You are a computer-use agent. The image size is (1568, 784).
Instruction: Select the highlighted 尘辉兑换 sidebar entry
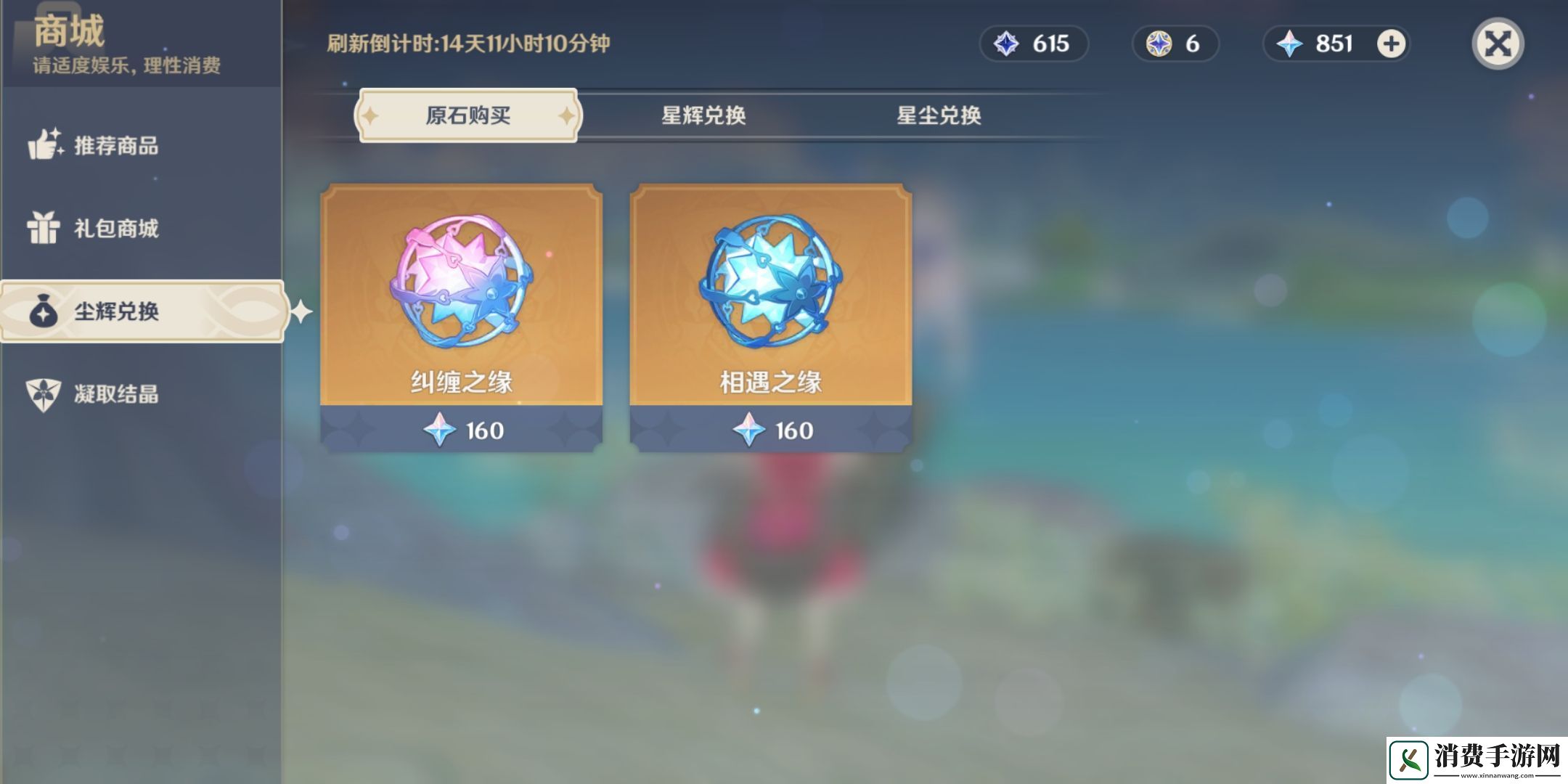[x=142, y=314]
